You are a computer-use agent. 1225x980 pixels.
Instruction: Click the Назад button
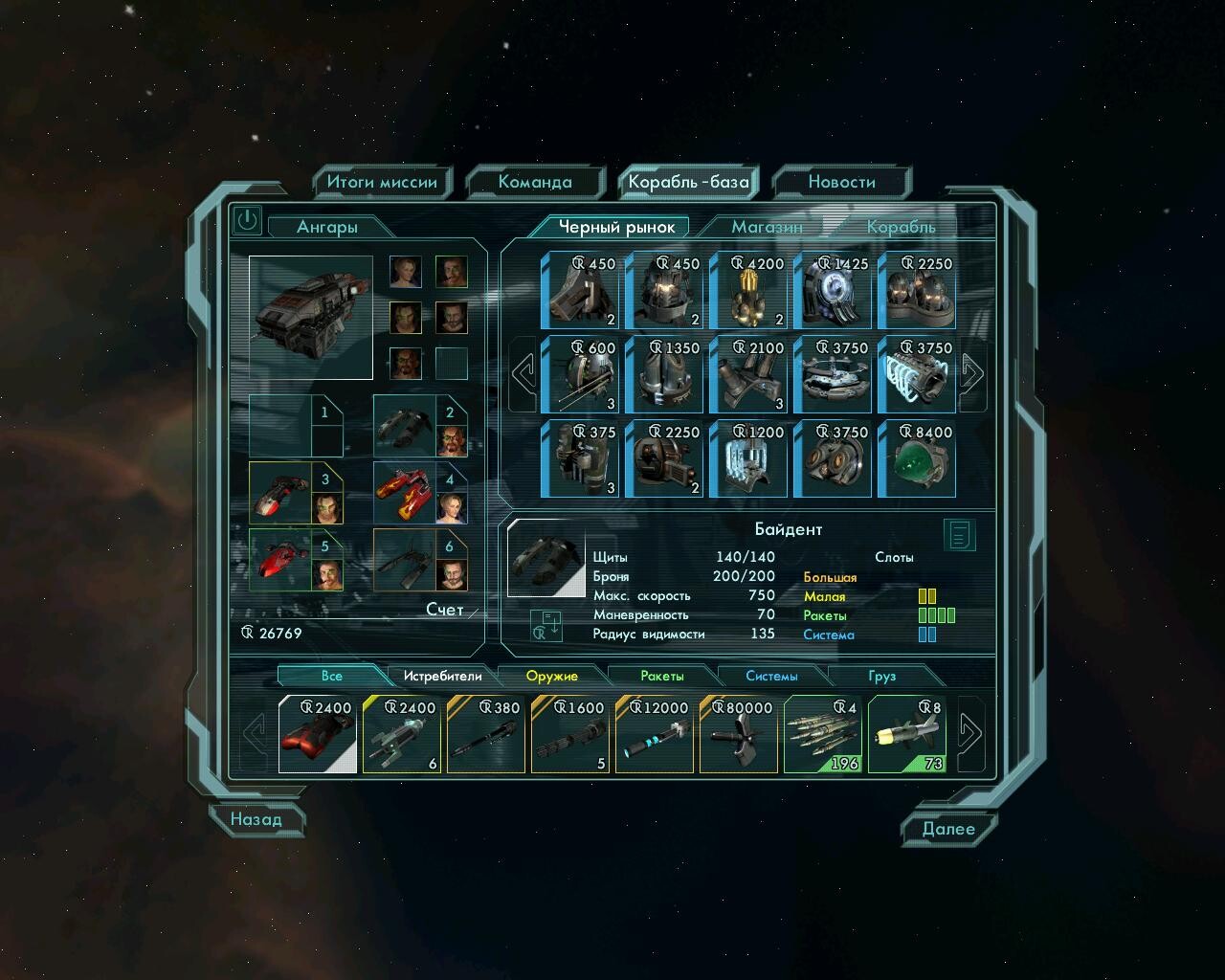pos(256,819)
